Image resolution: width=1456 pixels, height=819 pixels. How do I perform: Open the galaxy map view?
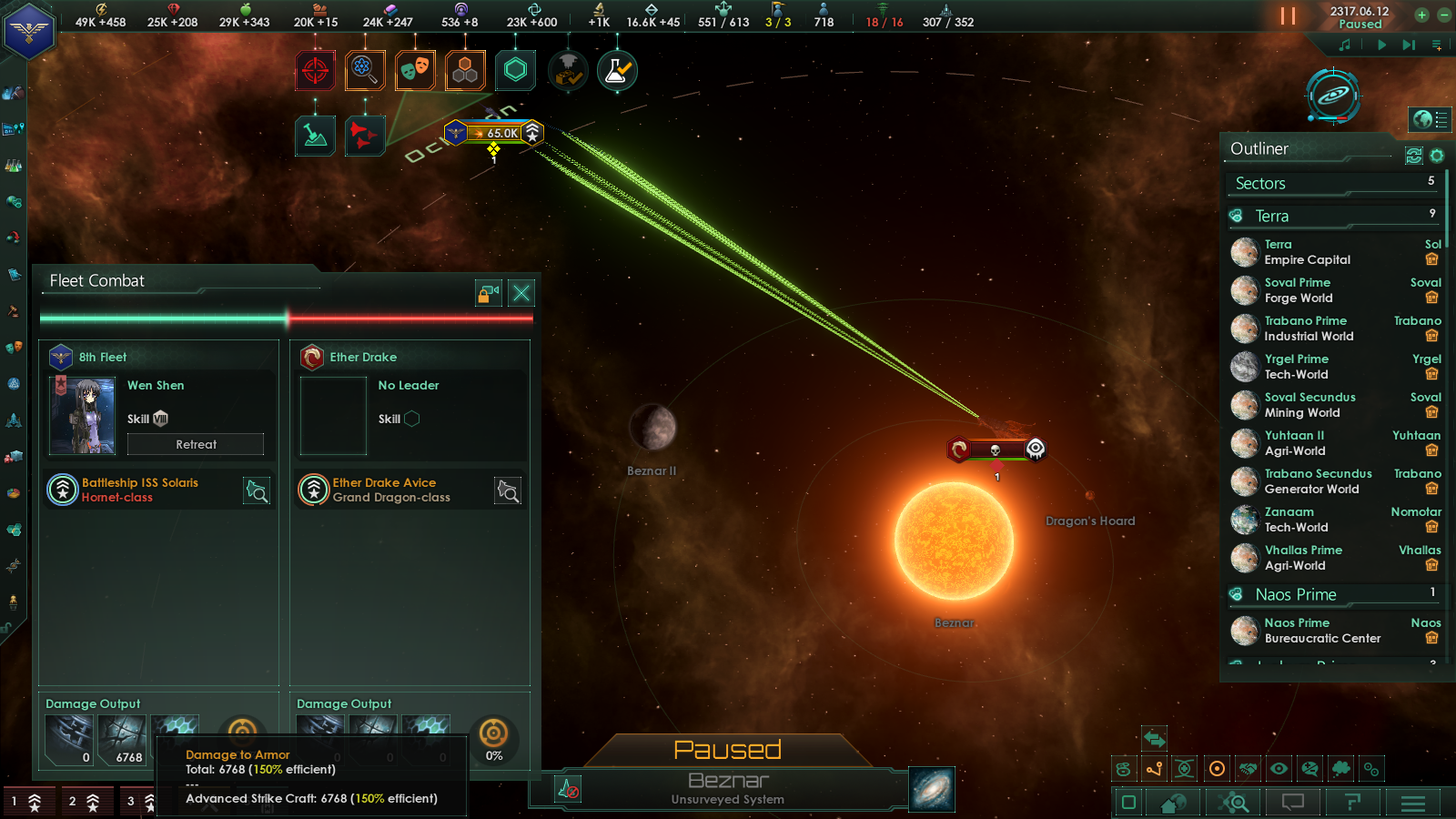coord(932,788)
